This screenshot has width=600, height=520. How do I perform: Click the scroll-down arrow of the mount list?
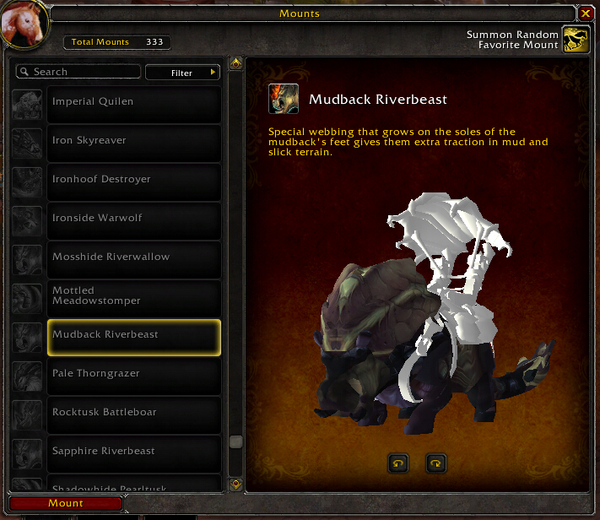236,484
